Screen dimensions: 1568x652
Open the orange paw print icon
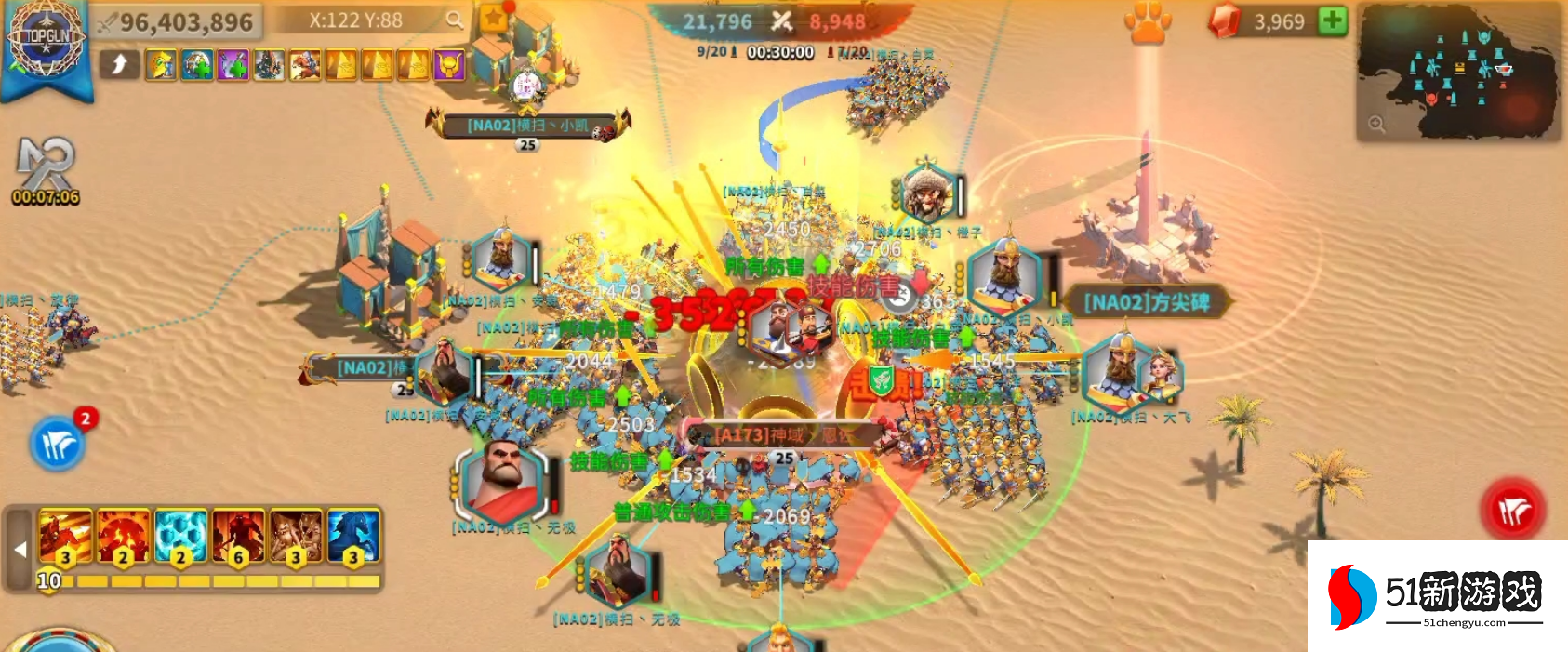(x=1148, y=22)
